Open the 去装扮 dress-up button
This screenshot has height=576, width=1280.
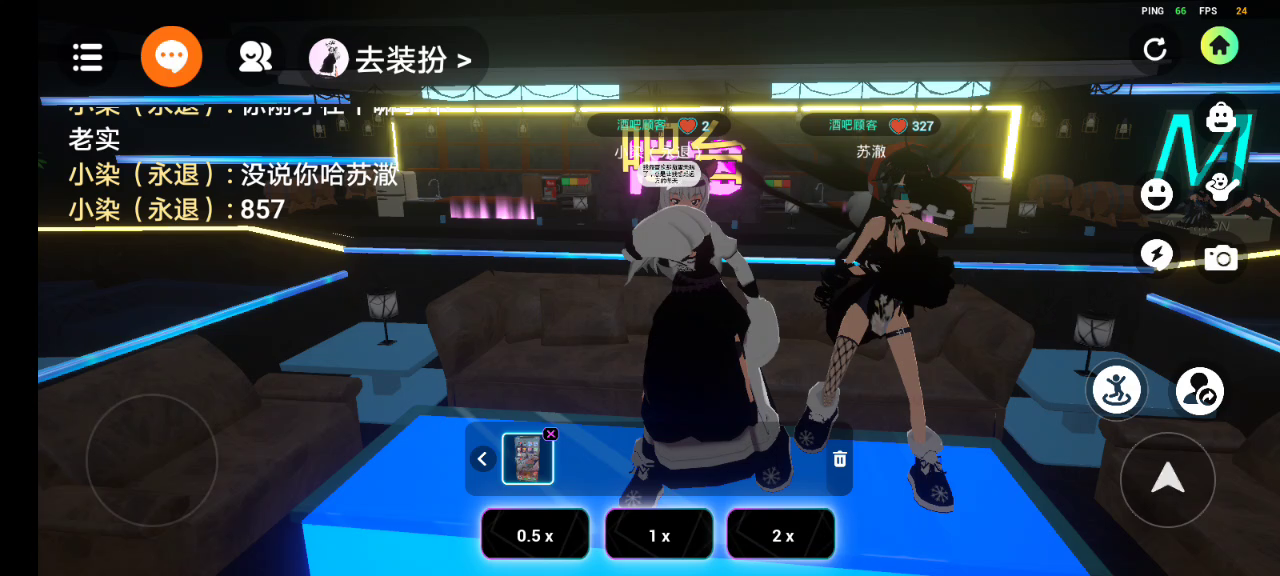[x=393, y=60]
